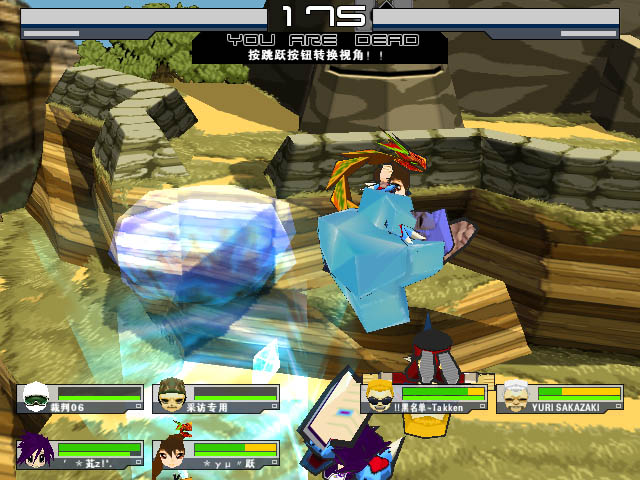Select the 采访专用 player portrait
The height and width of the screenshot is (480, 640).
(172, 396)
